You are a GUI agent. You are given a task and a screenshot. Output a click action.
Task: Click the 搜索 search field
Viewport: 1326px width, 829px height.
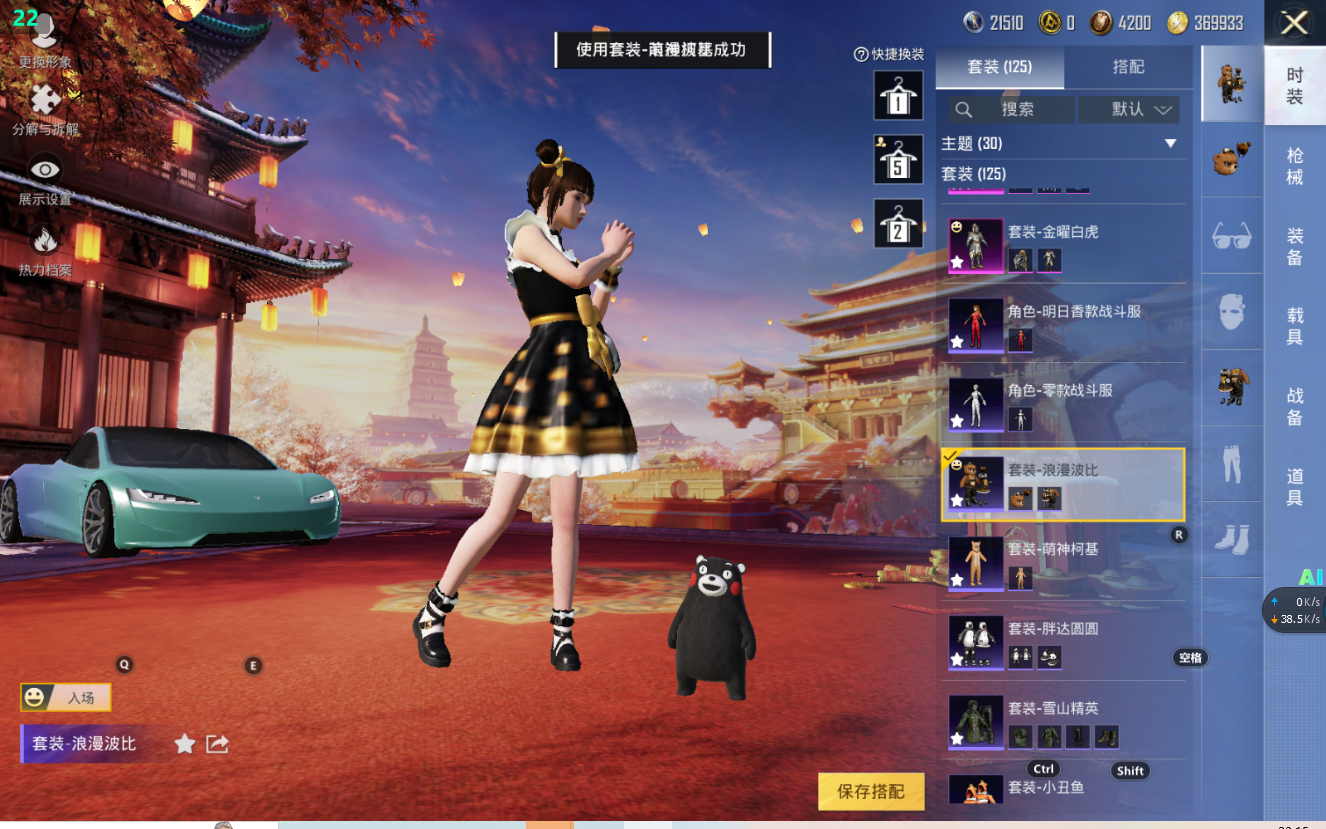(x=1012, y=109)
